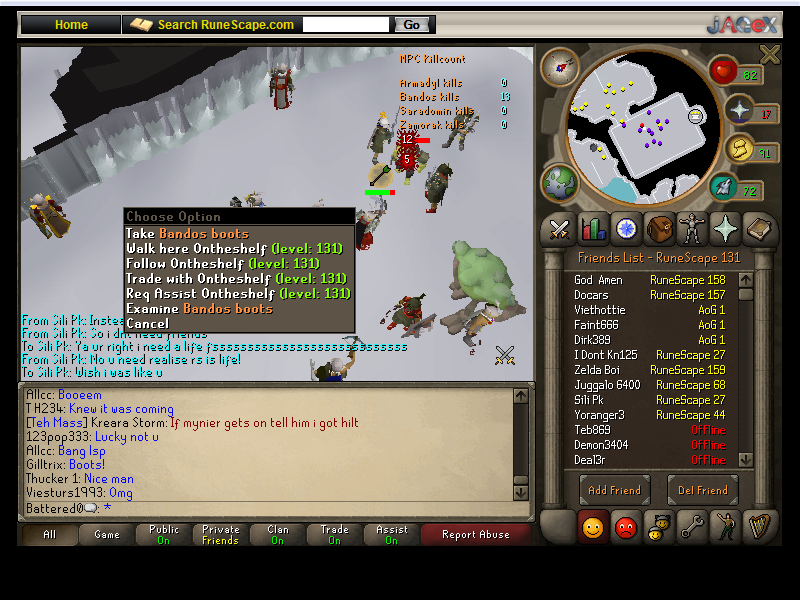Click the Del Friend button
800x600 pixels.
point(702,490)
